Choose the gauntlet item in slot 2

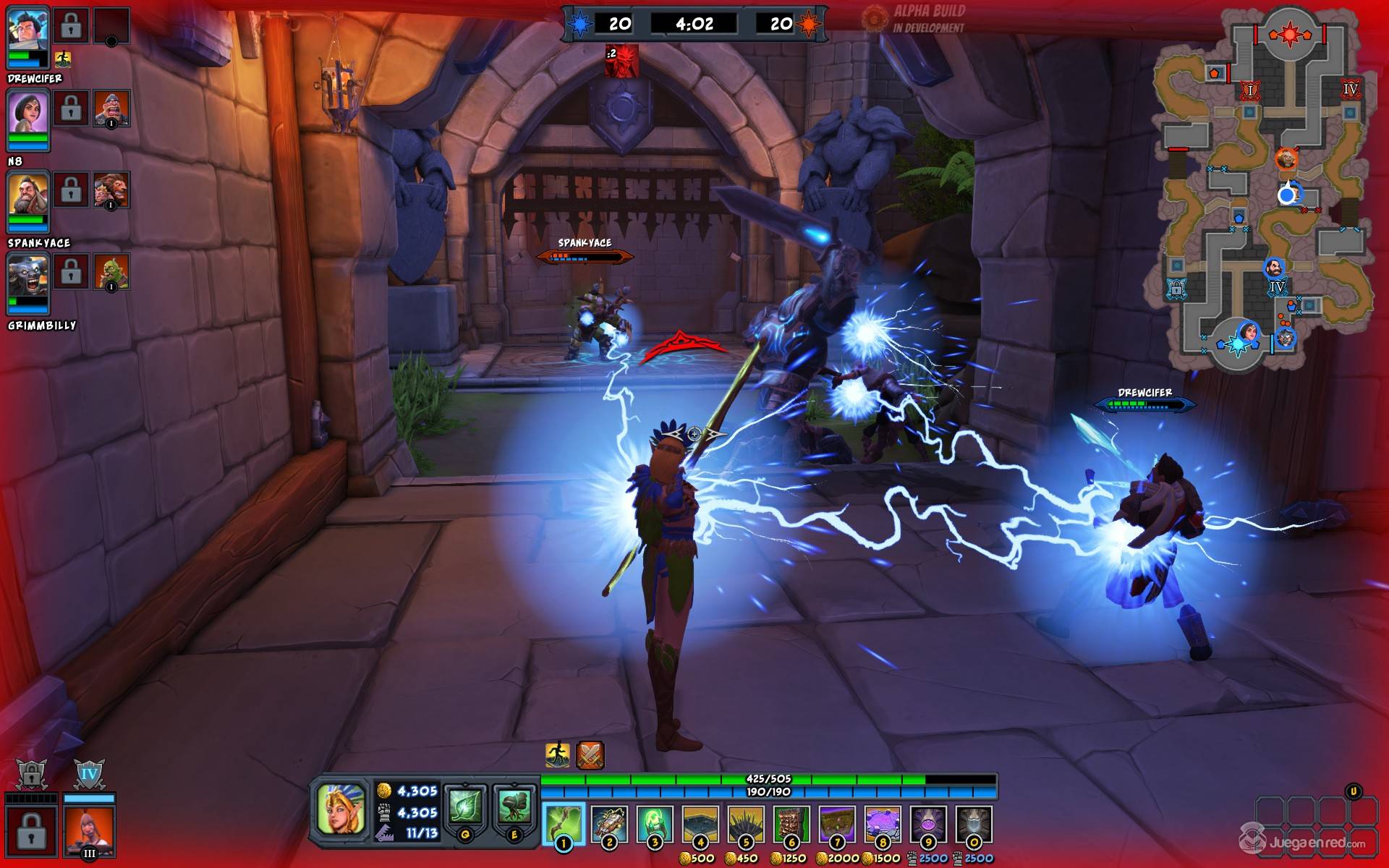(609, 823)
